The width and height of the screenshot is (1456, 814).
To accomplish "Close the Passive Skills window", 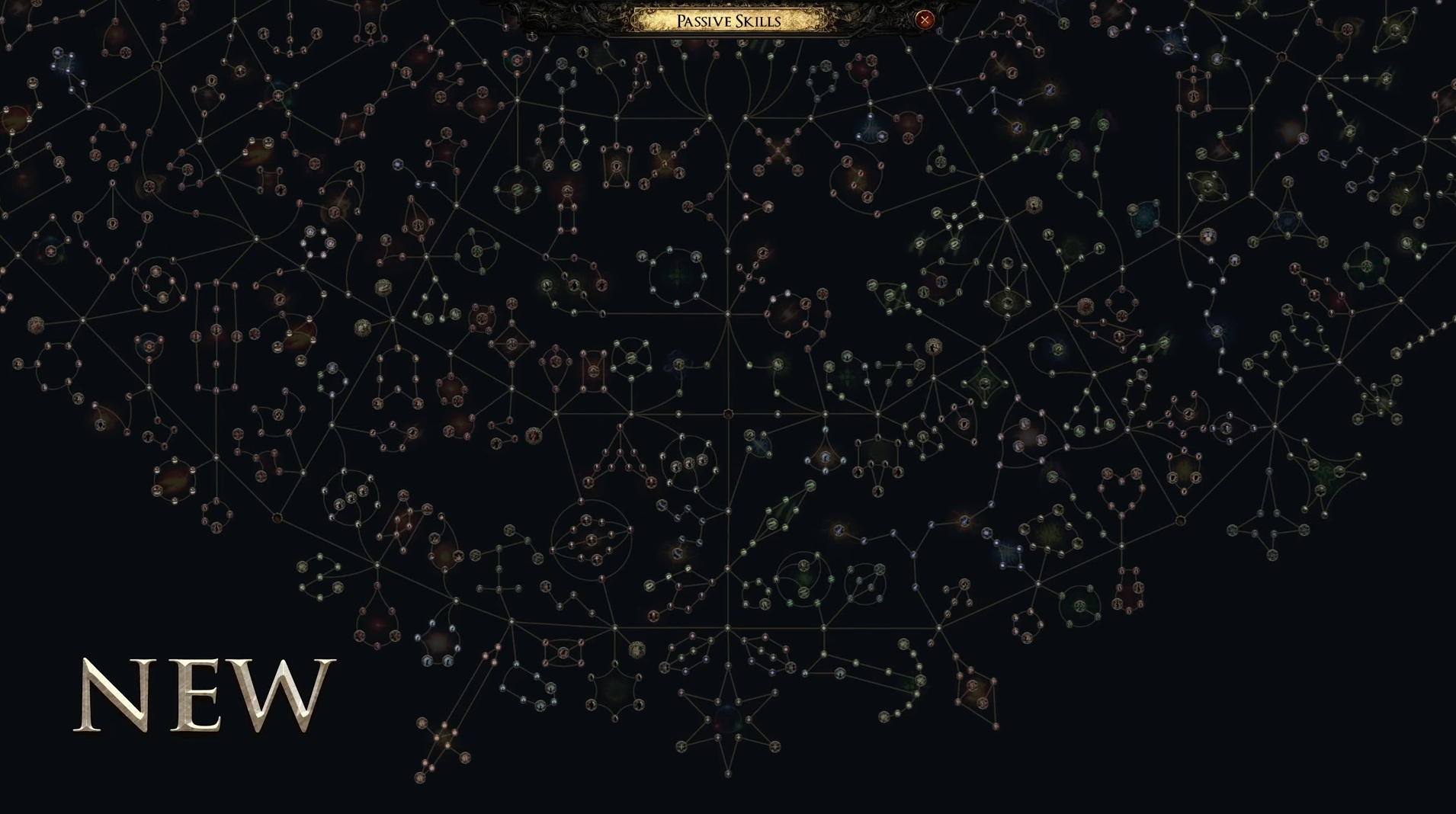I will (925, 20).
